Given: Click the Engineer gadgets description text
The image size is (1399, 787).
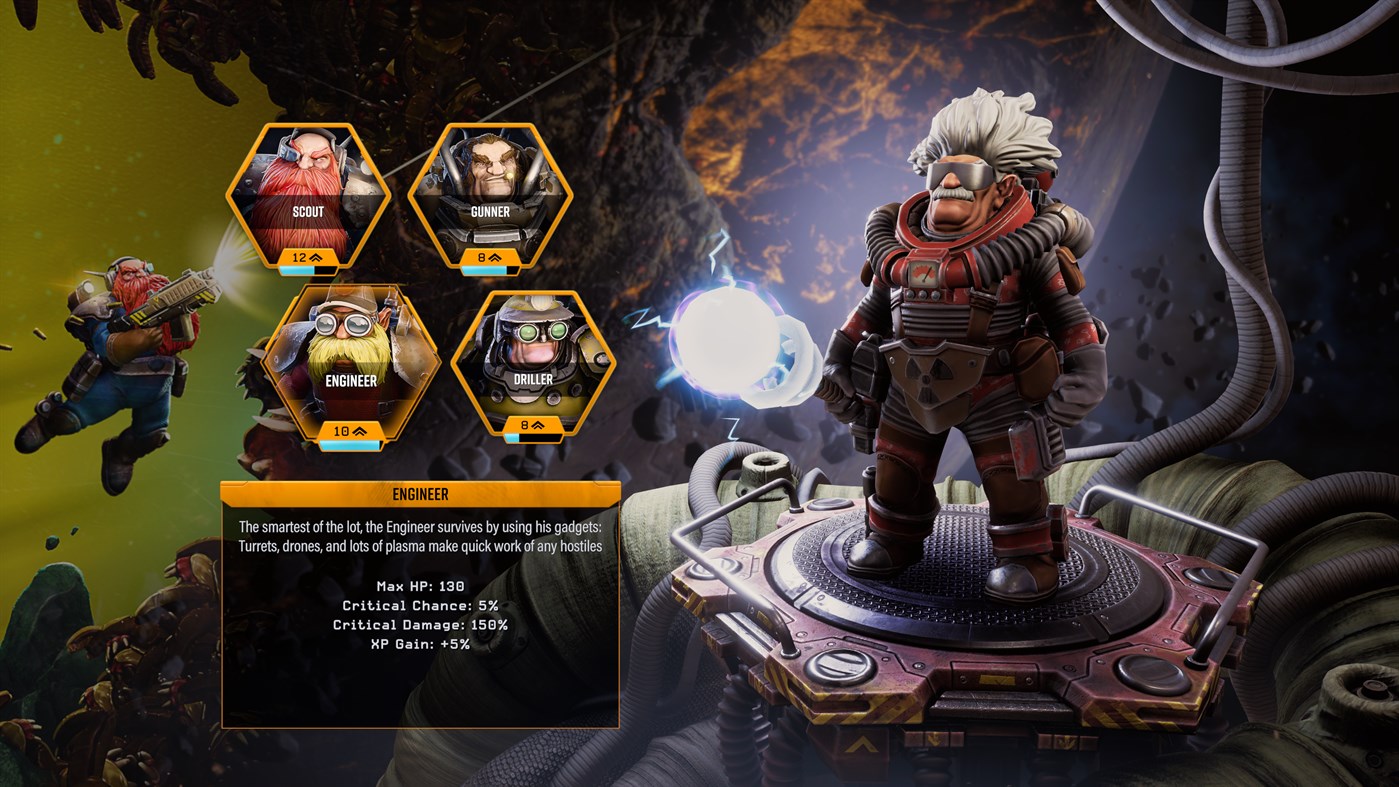Looking at the screenshot, I should pyautogui.click(x=419, y=534).
